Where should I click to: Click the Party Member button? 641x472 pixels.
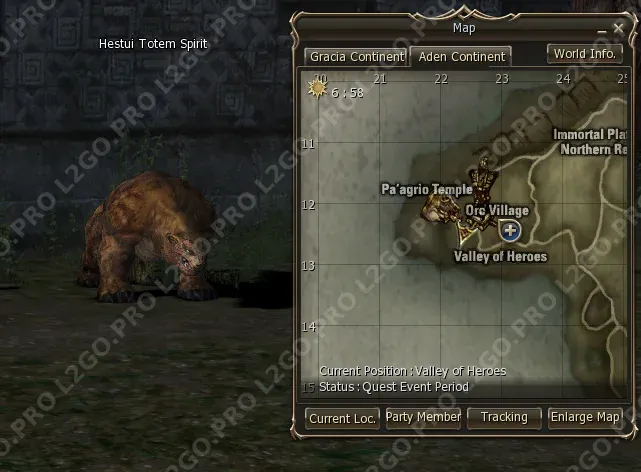coord(423,417)
